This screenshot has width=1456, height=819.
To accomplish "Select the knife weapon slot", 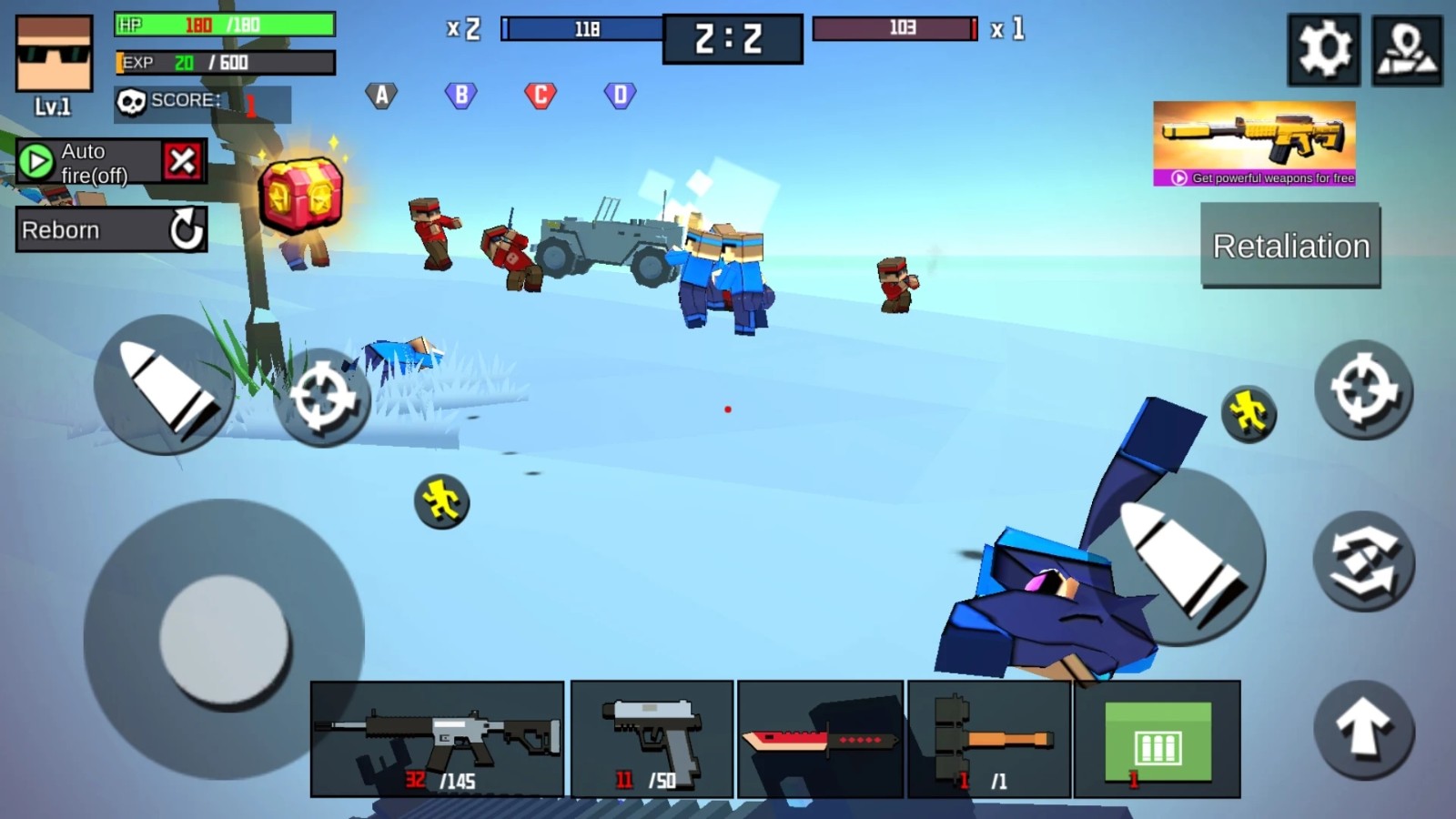I will [820, 739].
